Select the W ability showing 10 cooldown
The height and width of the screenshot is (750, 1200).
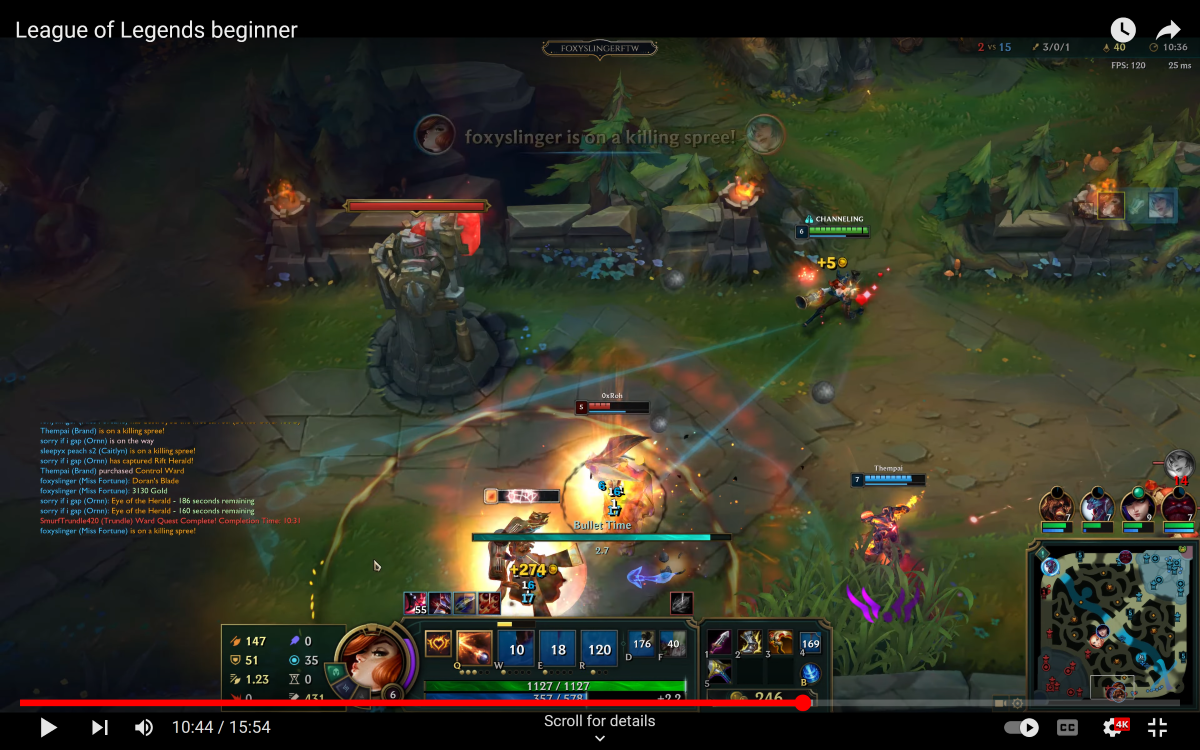pyautogui.click(x=517, y=649)
